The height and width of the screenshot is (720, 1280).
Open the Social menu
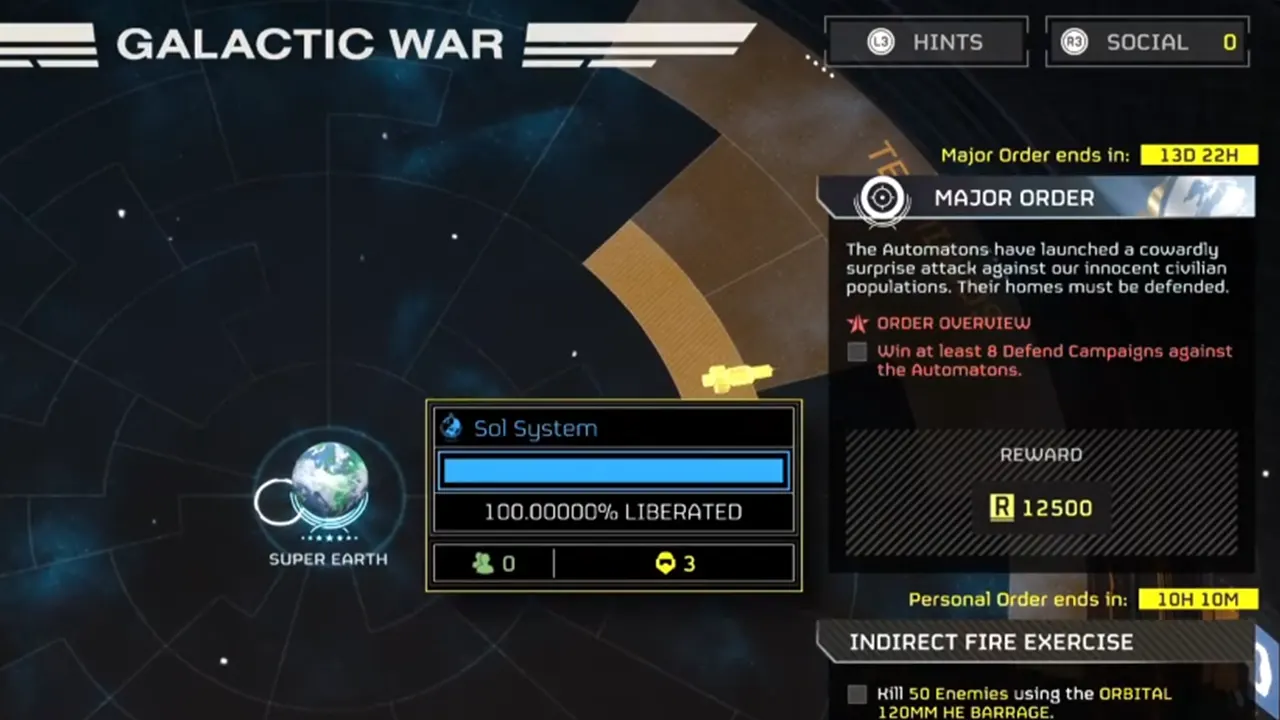tap(1146, 43)
